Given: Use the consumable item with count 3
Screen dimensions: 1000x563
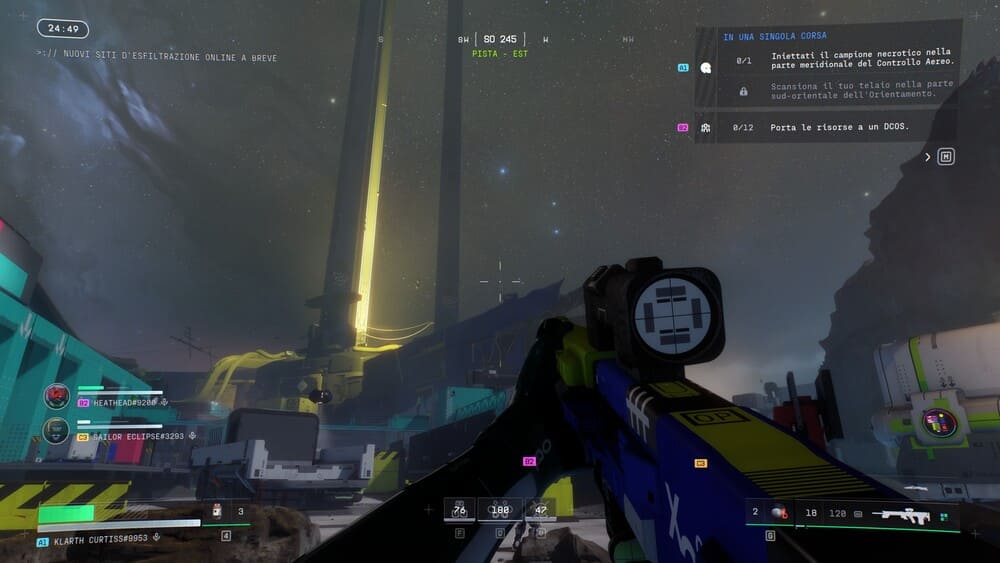Looking at the screenshot, I should point(217,512).
